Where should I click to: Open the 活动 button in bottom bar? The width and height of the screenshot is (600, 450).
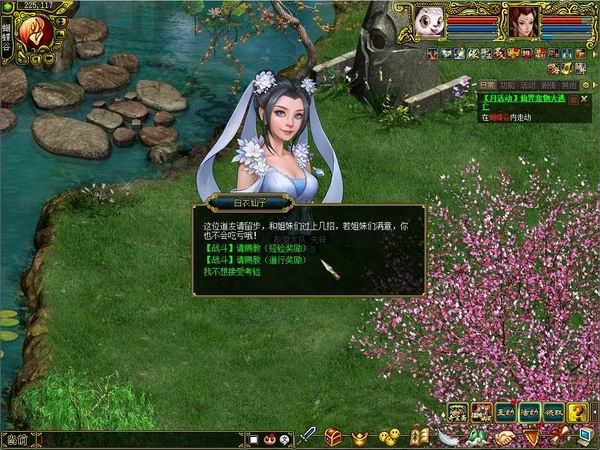(x=530, y=411)
